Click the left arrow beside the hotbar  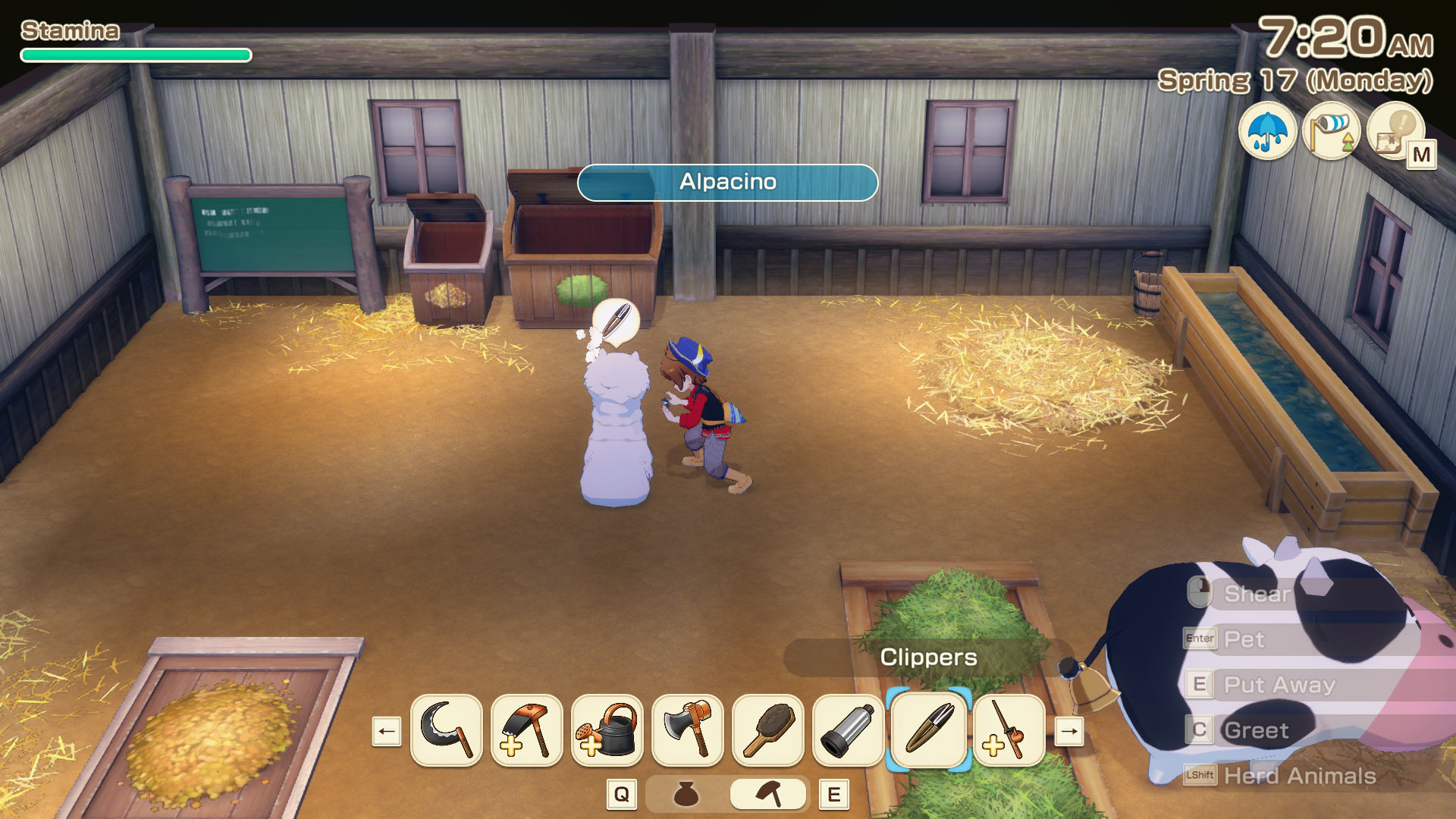click(387, 732)
